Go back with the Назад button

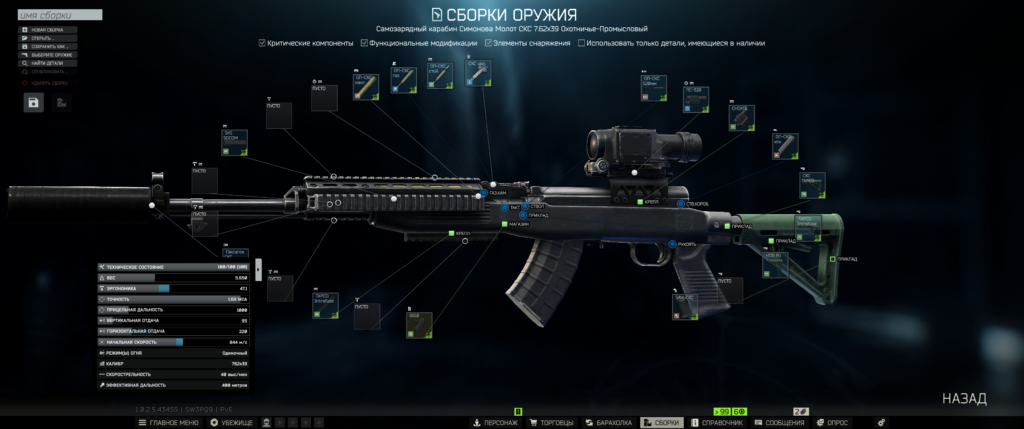[x=964, y=398]
